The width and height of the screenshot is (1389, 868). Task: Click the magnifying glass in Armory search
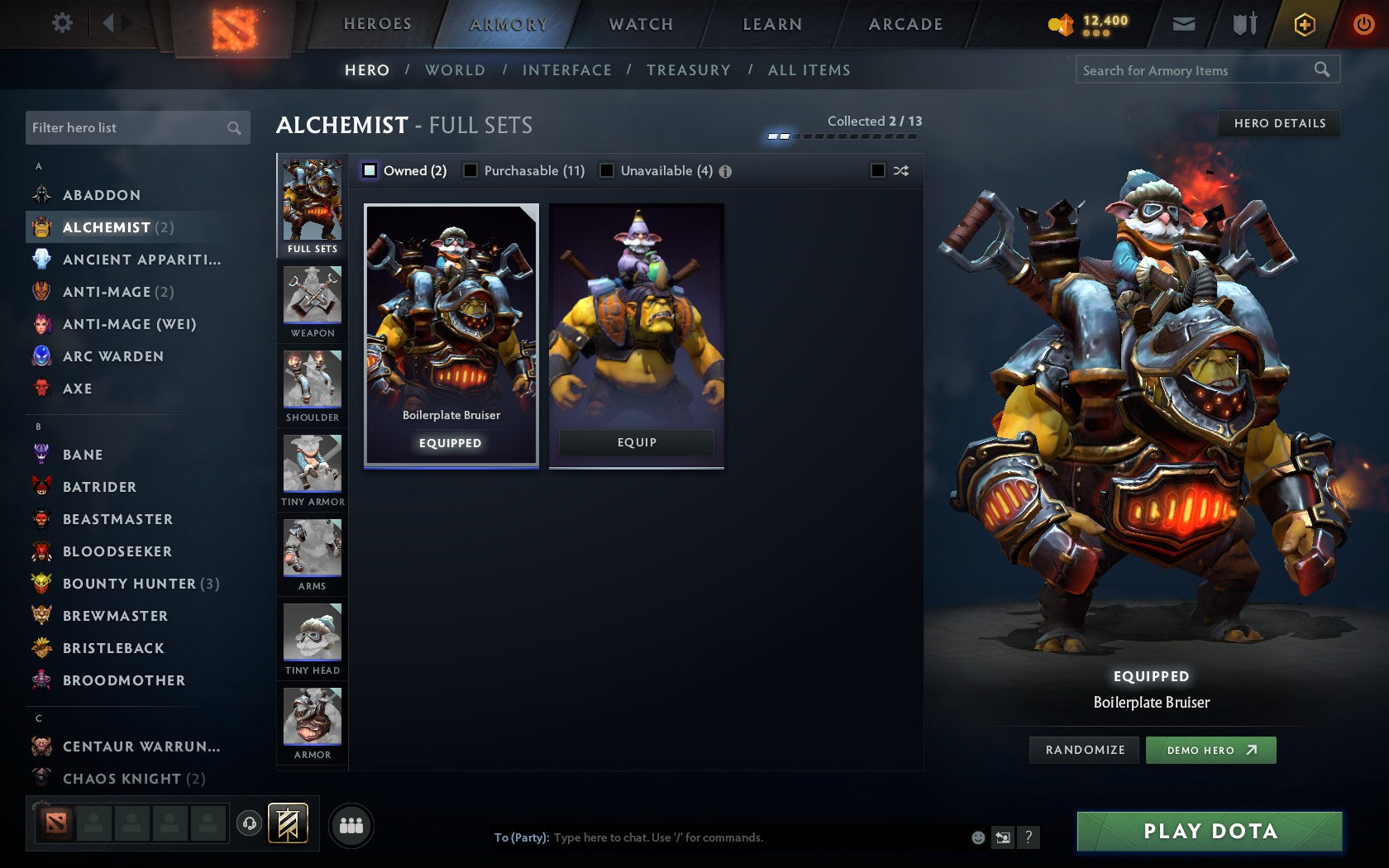[x=1321, y=70]
